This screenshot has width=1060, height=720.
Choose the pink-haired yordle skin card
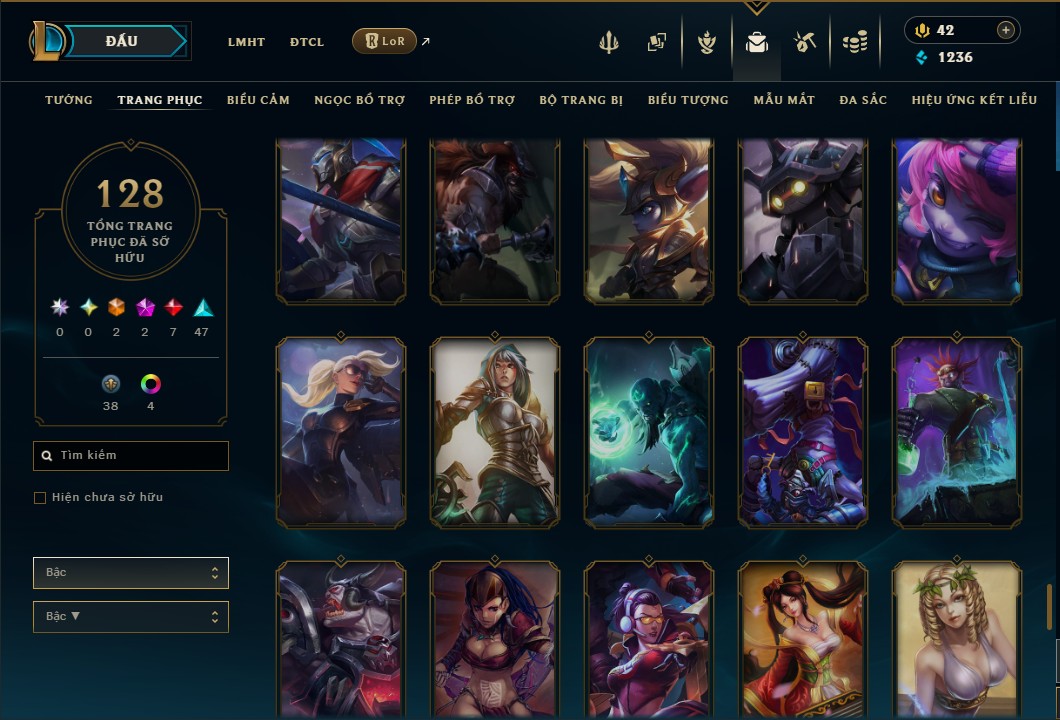pyautogui.click(x=957, y=221)
